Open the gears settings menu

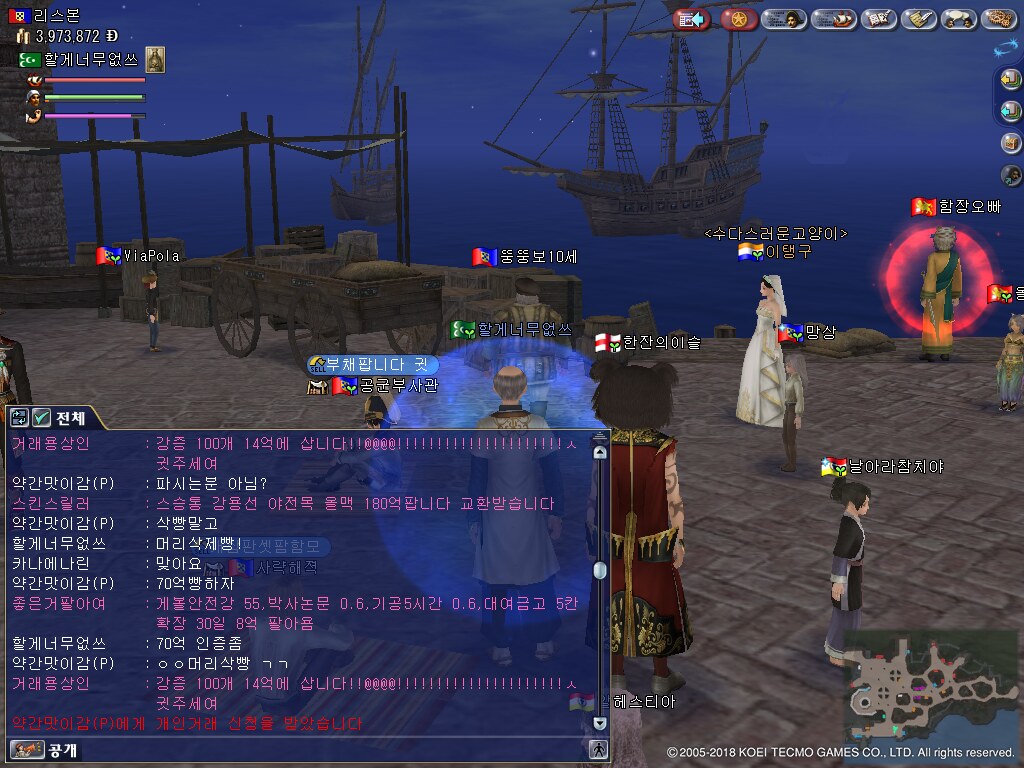(998, 19)
